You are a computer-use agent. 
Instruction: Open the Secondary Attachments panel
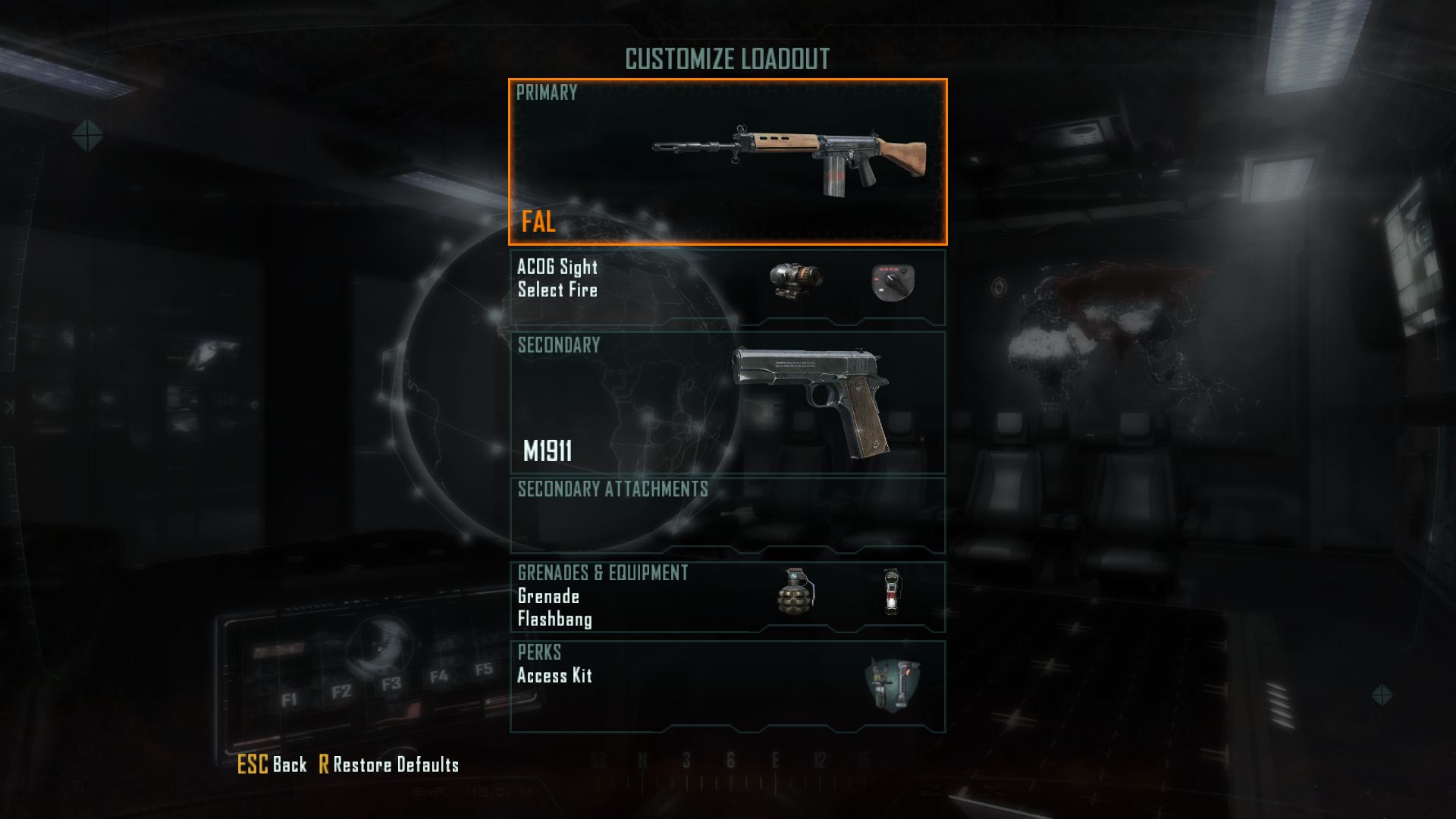(727, 516)
